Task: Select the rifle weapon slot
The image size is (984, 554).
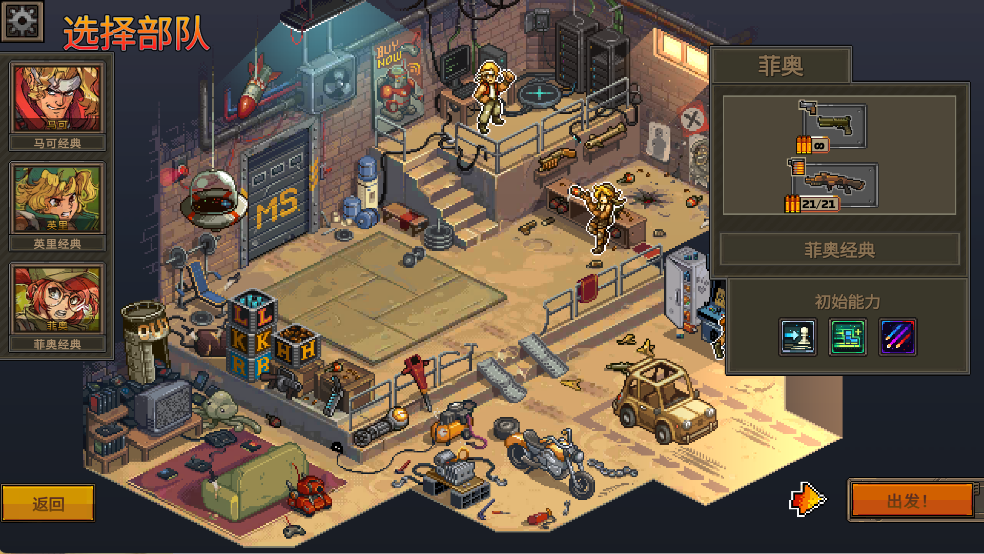Action: (832, 187)
